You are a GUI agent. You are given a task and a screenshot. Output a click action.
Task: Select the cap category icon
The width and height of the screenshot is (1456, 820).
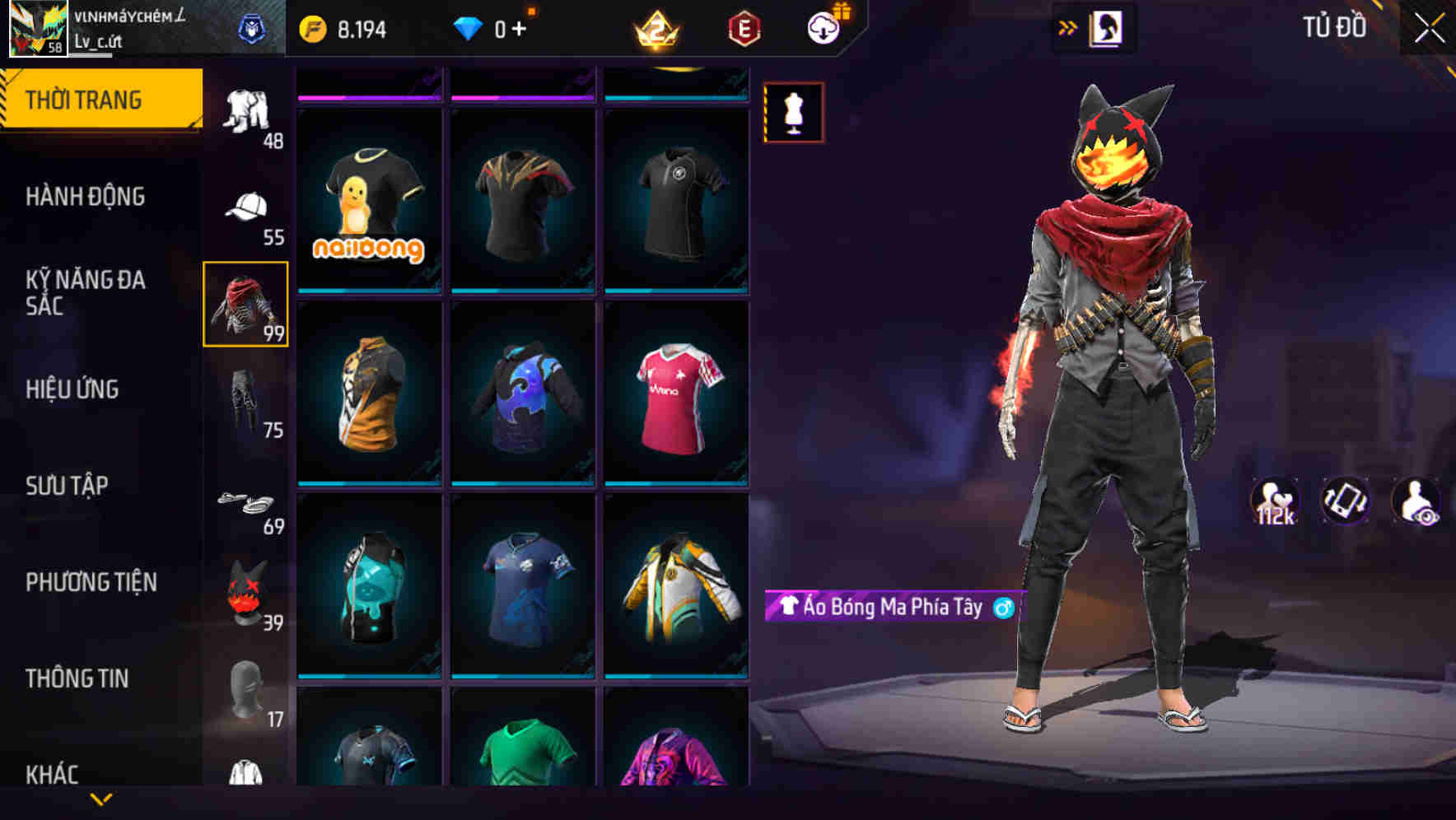click(x=246, y=206)
